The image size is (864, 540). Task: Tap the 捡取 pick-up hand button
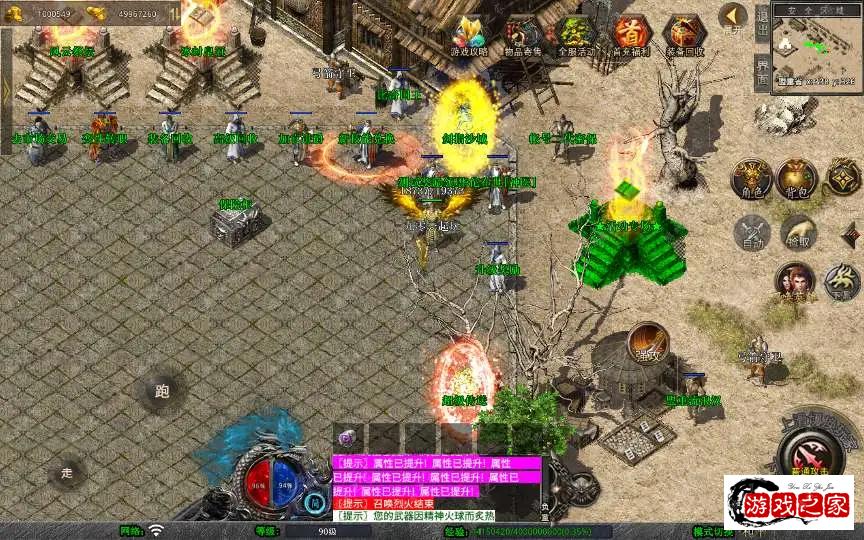[x=798, y=233]
